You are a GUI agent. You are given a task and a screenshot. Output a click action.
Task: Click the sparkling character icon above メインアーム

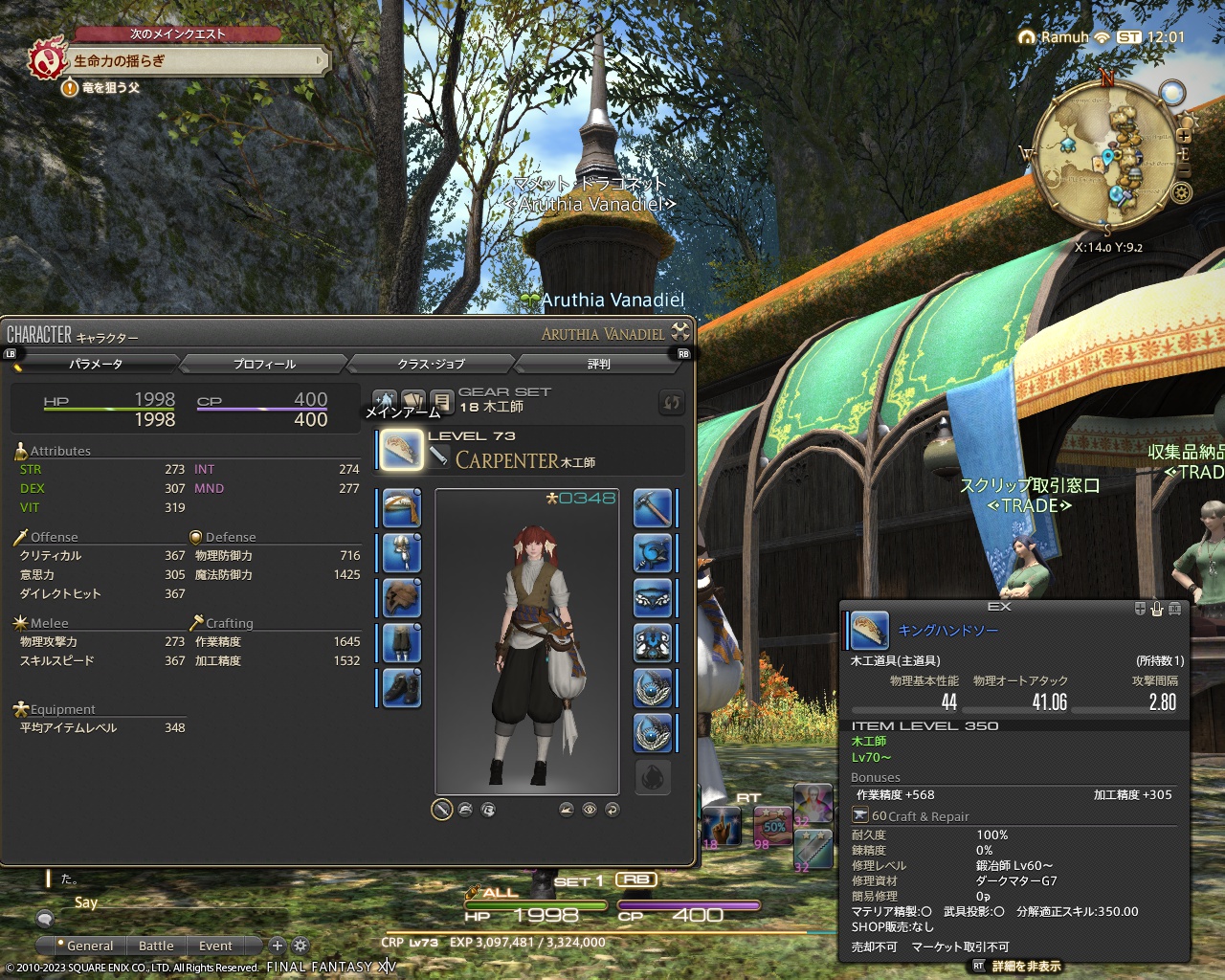coord(385,400)
